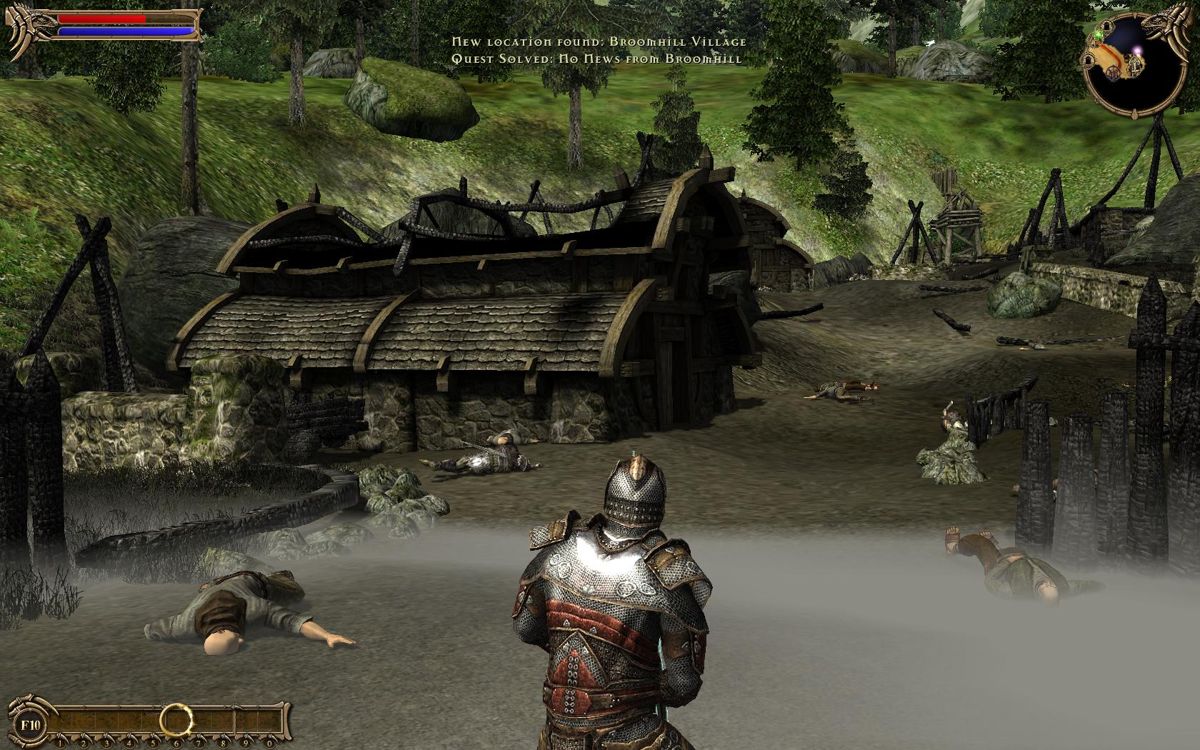Image resolution: width=1200 pixels, height=750 pixels.
Task: Select the gold-ringed hotbar slot 6
Action: (x=176, y=719)
